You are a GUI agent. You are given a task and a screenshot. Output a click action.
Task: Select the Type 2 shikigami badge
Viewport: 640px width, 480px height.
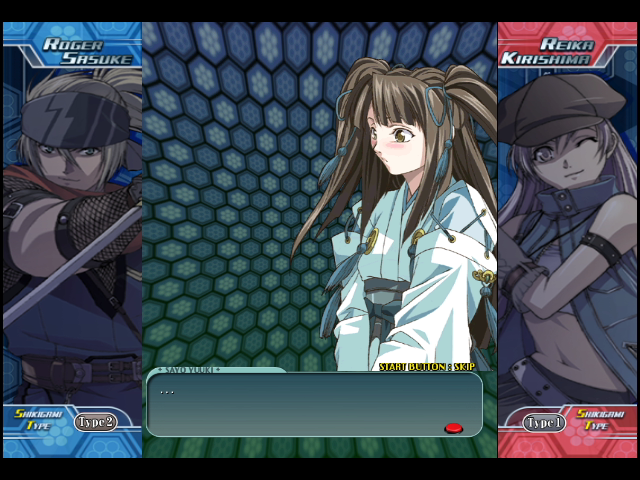coord(95,422)
